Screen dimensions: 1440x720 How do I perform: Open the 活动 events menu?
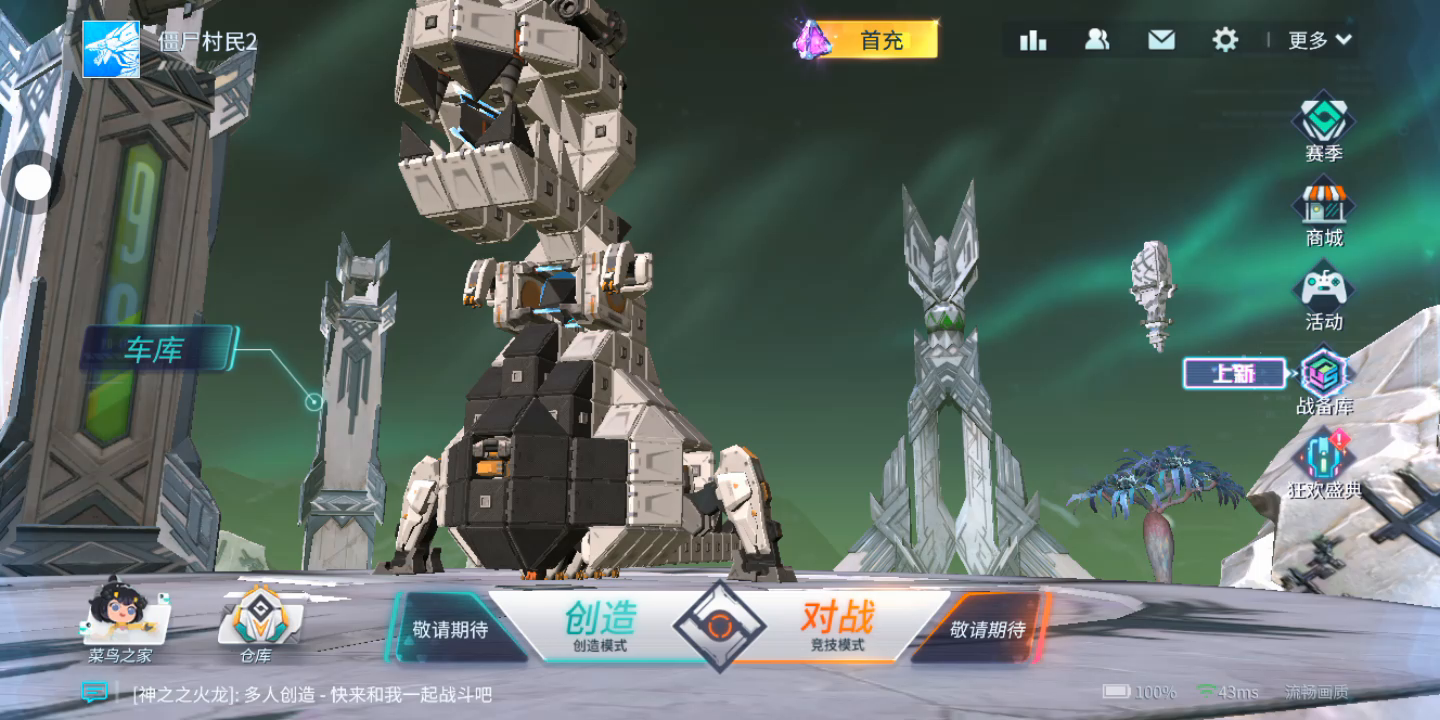pos(1323,297)
